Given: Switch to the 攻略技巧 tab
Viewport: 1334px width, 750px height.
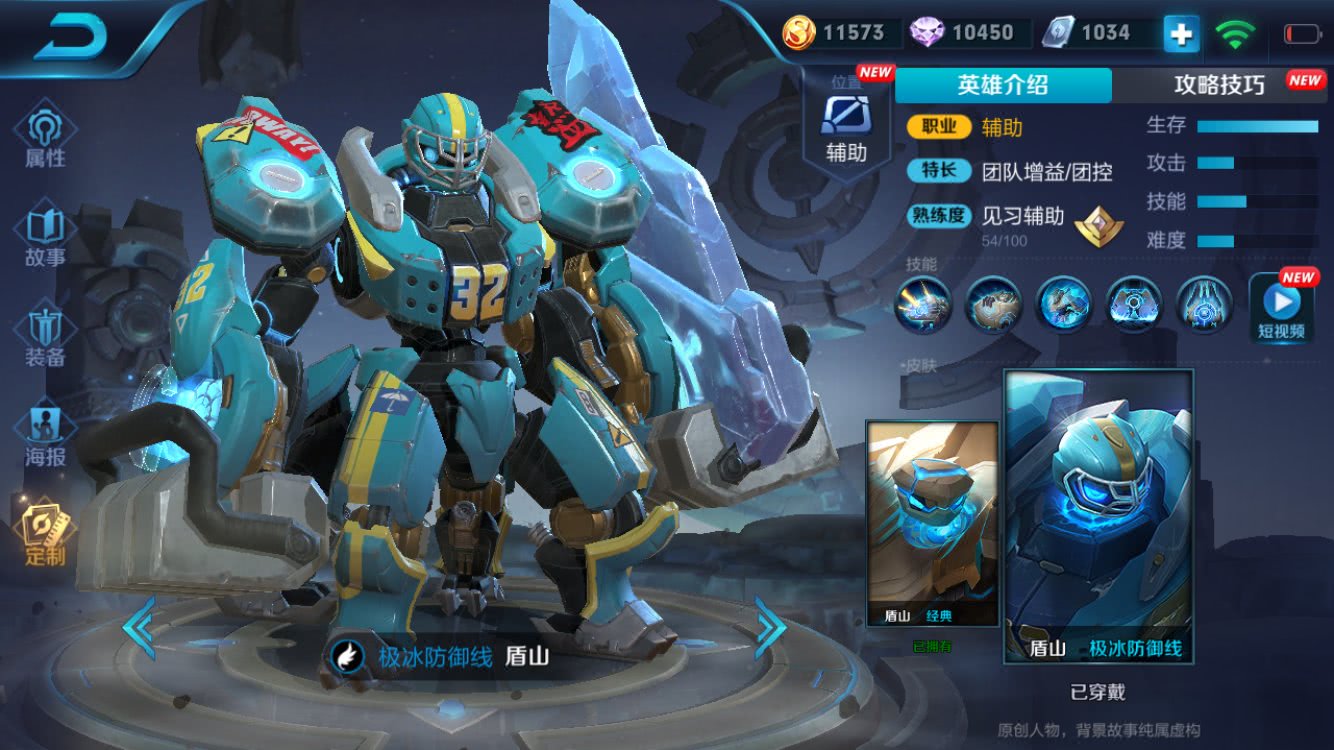Looking at the screenshot, I should point(1220,85).
